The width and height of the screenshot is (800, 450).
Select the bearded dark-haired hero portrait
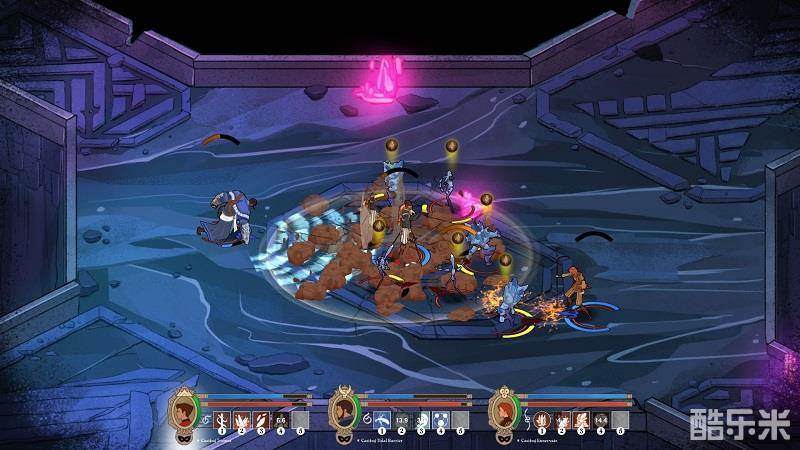(x=344, y=410)
